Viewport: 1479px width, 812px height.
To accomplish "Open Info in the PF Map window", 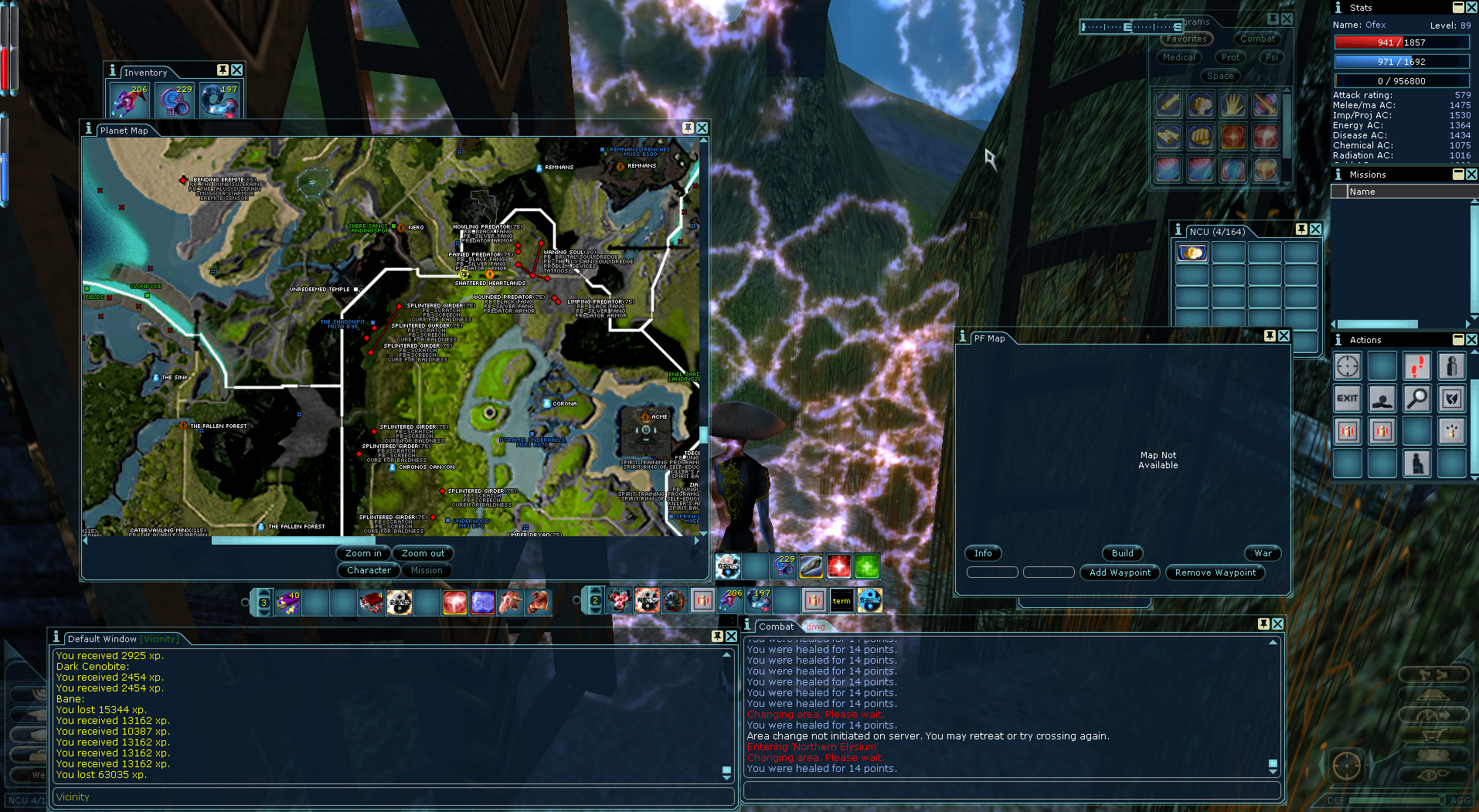I will click(x=983, y=553).
